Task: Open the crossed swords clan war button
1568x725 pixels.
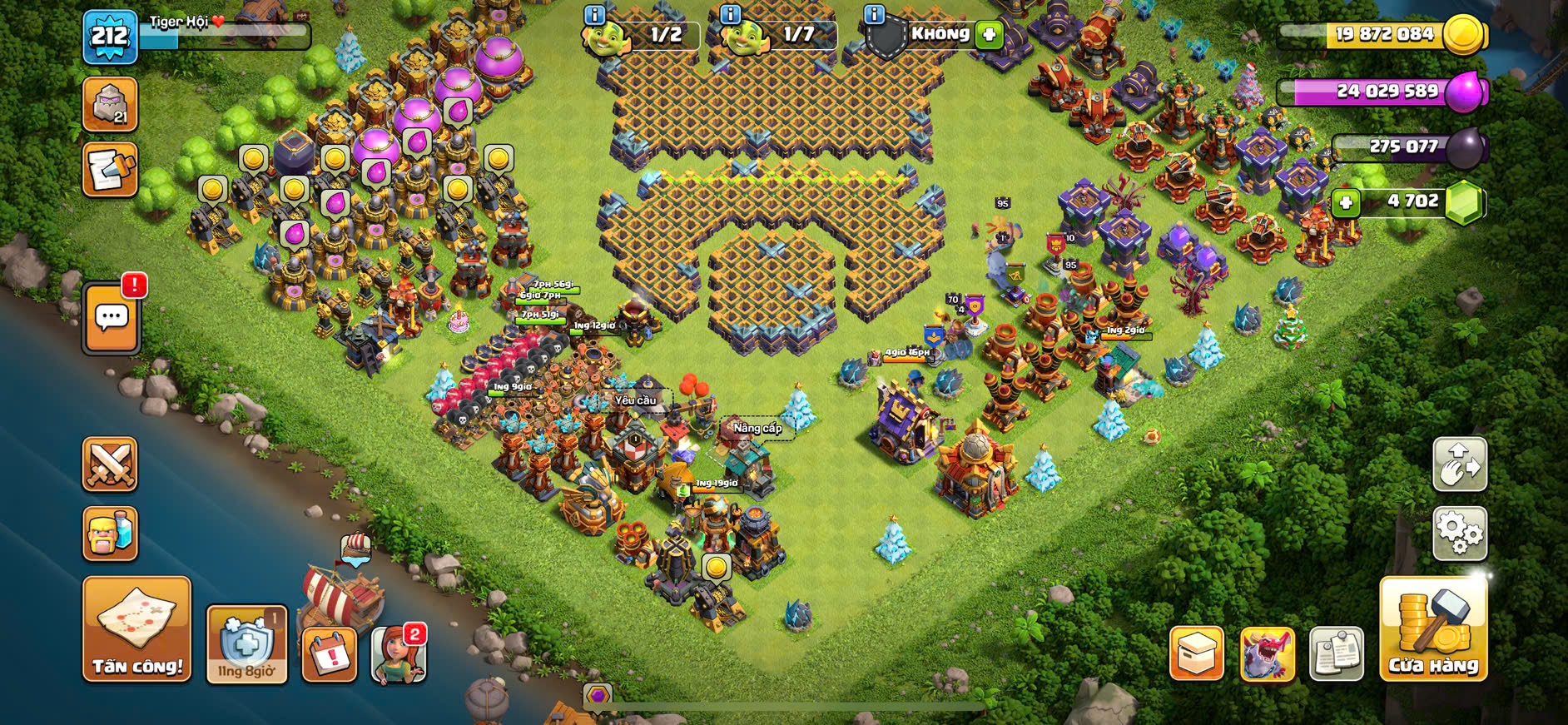Action: click(x=110, y=464)
